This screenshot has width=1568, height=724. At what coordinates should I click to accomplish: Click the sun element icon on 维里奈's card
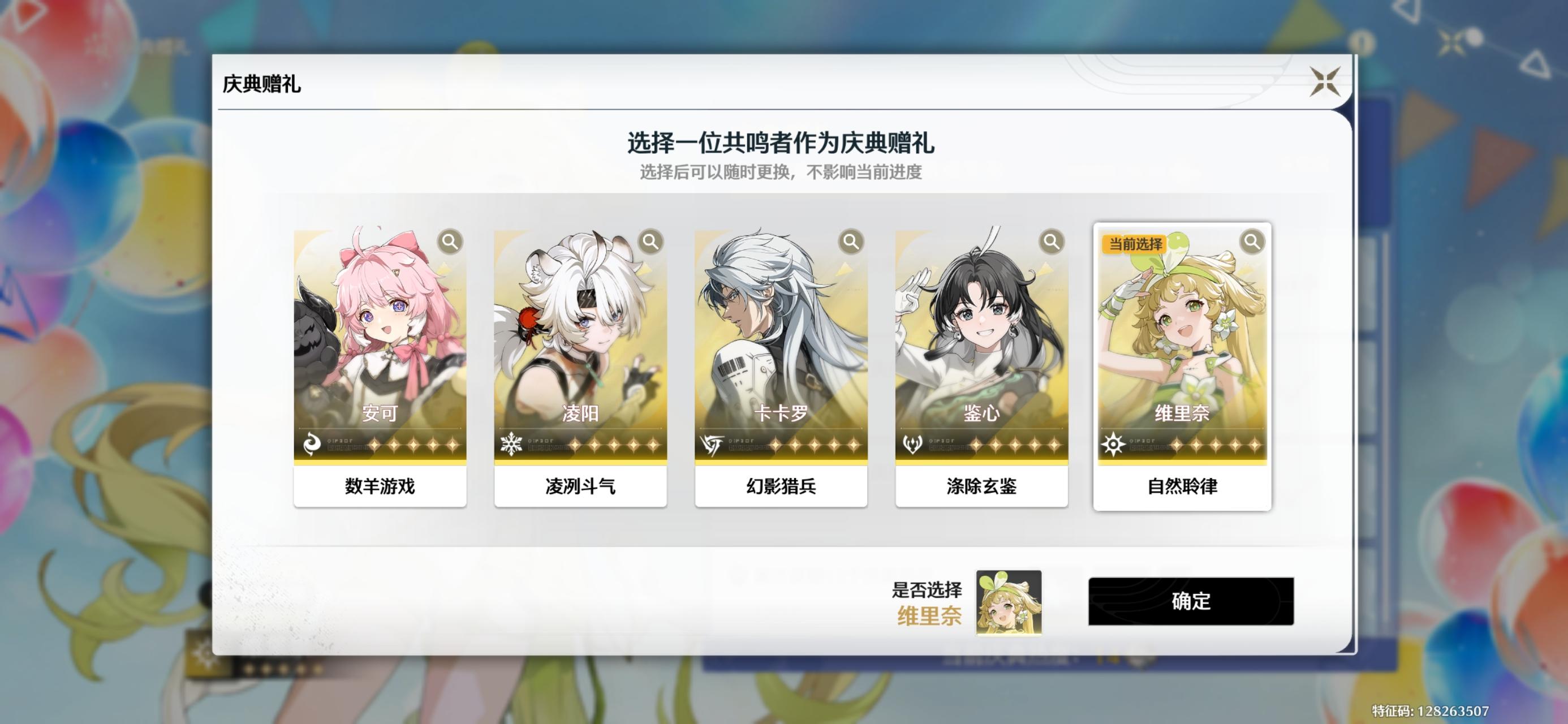tap(1114, 445)
